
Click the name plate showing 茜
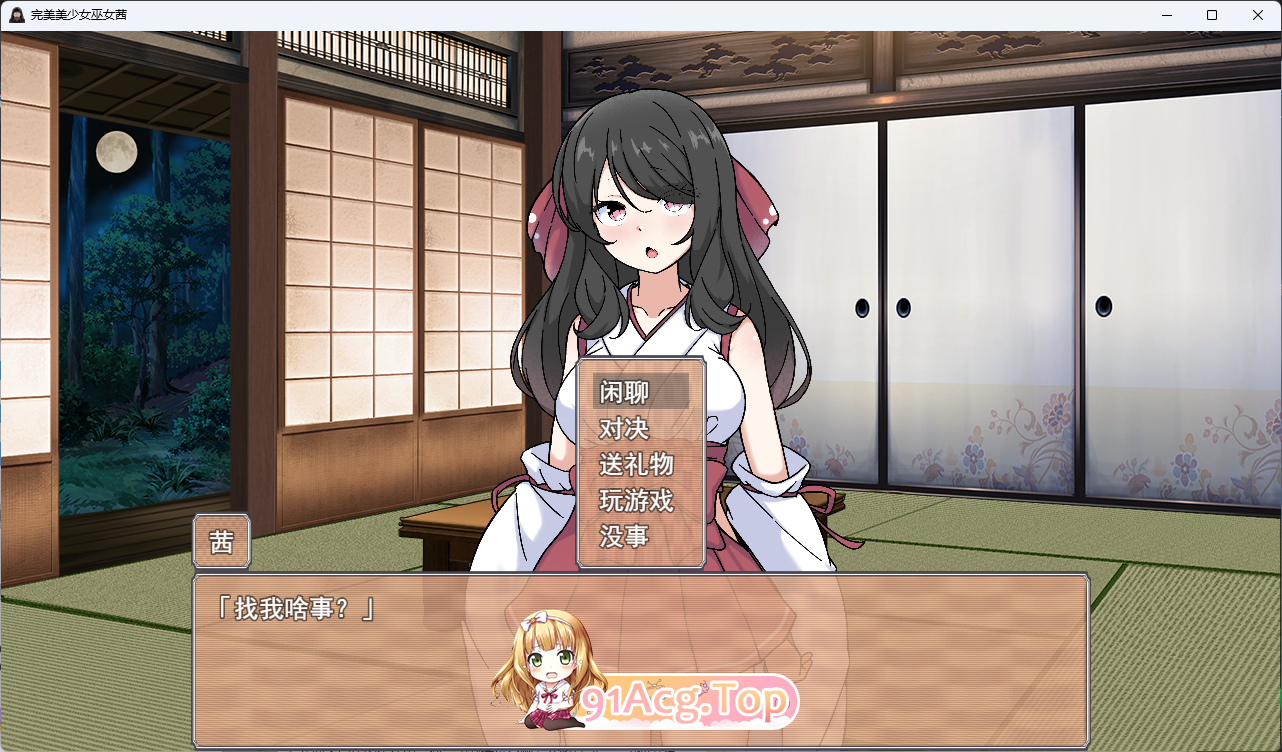221,541
